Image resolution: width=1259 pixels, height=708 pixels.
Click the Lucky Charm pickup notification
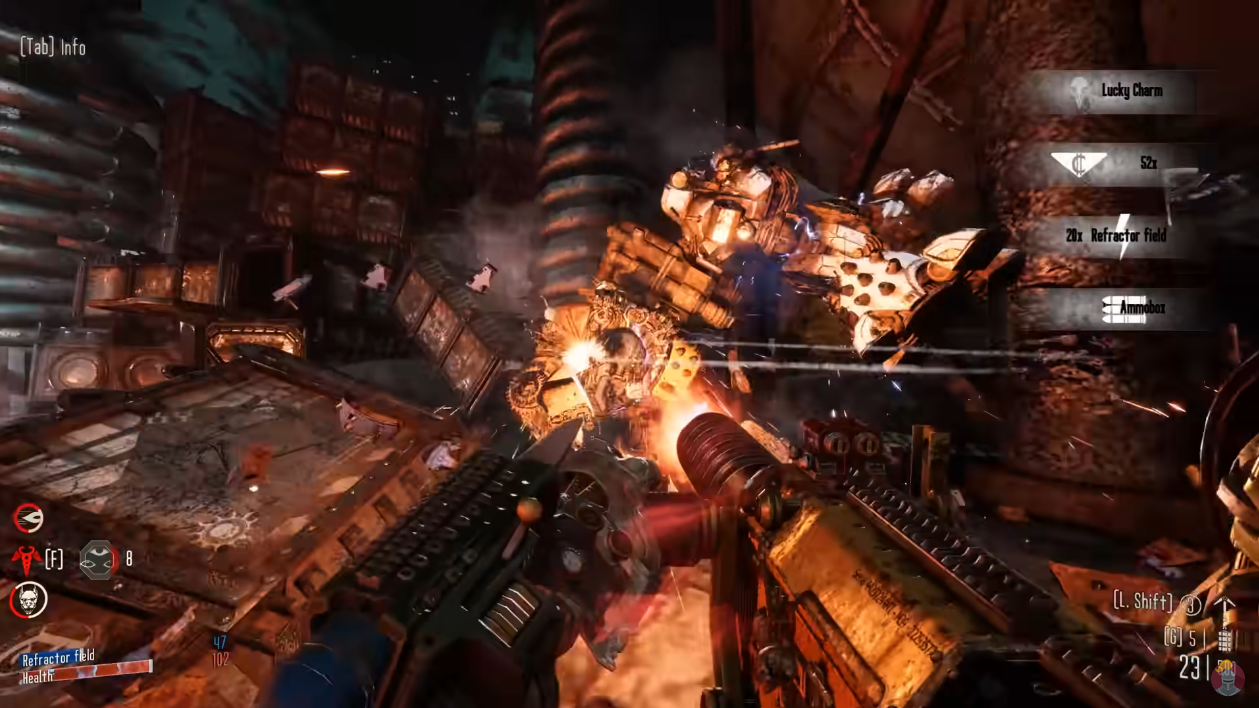point(1118,91)
